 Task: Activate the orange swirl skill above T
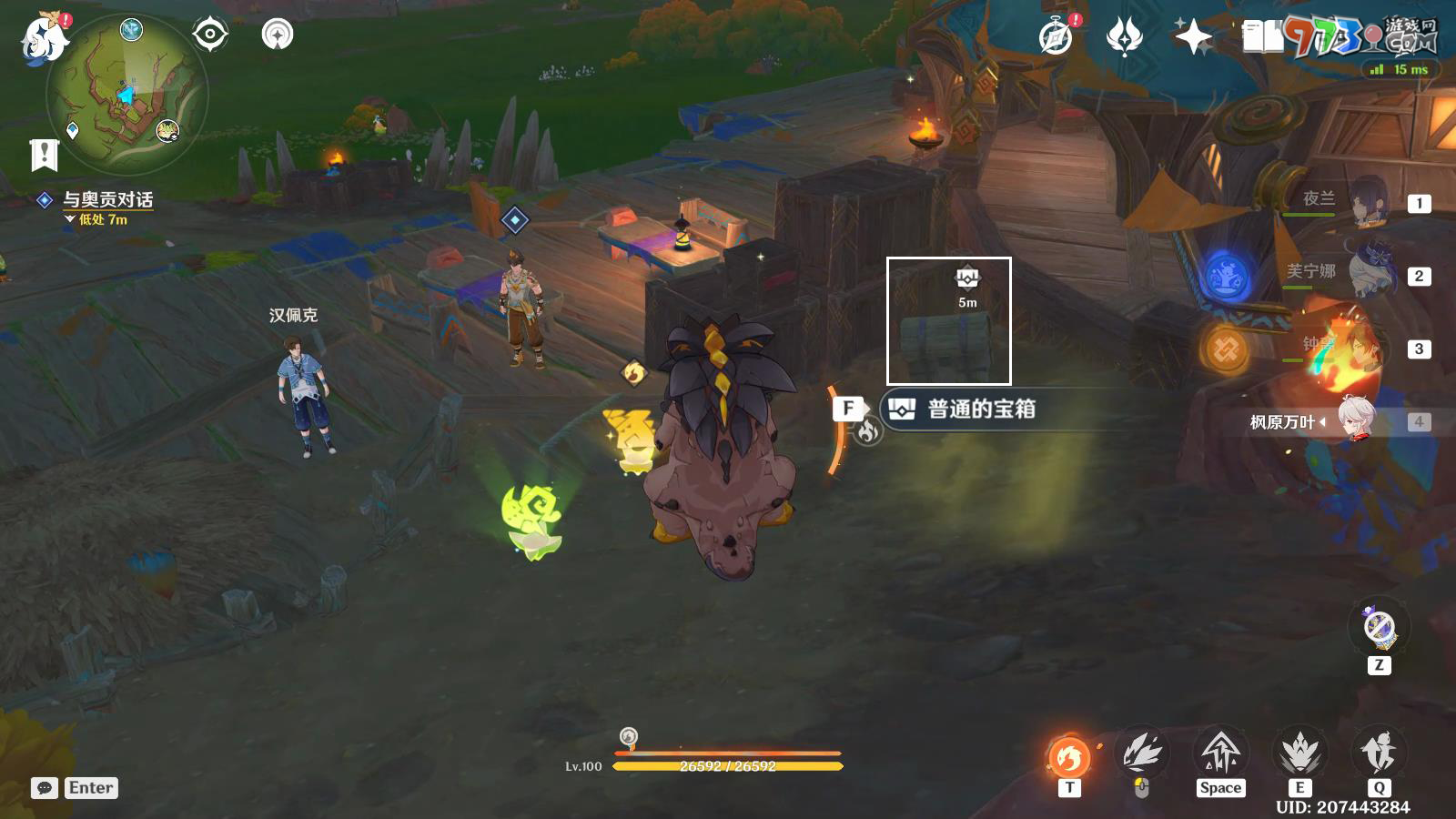(1069, 755)
